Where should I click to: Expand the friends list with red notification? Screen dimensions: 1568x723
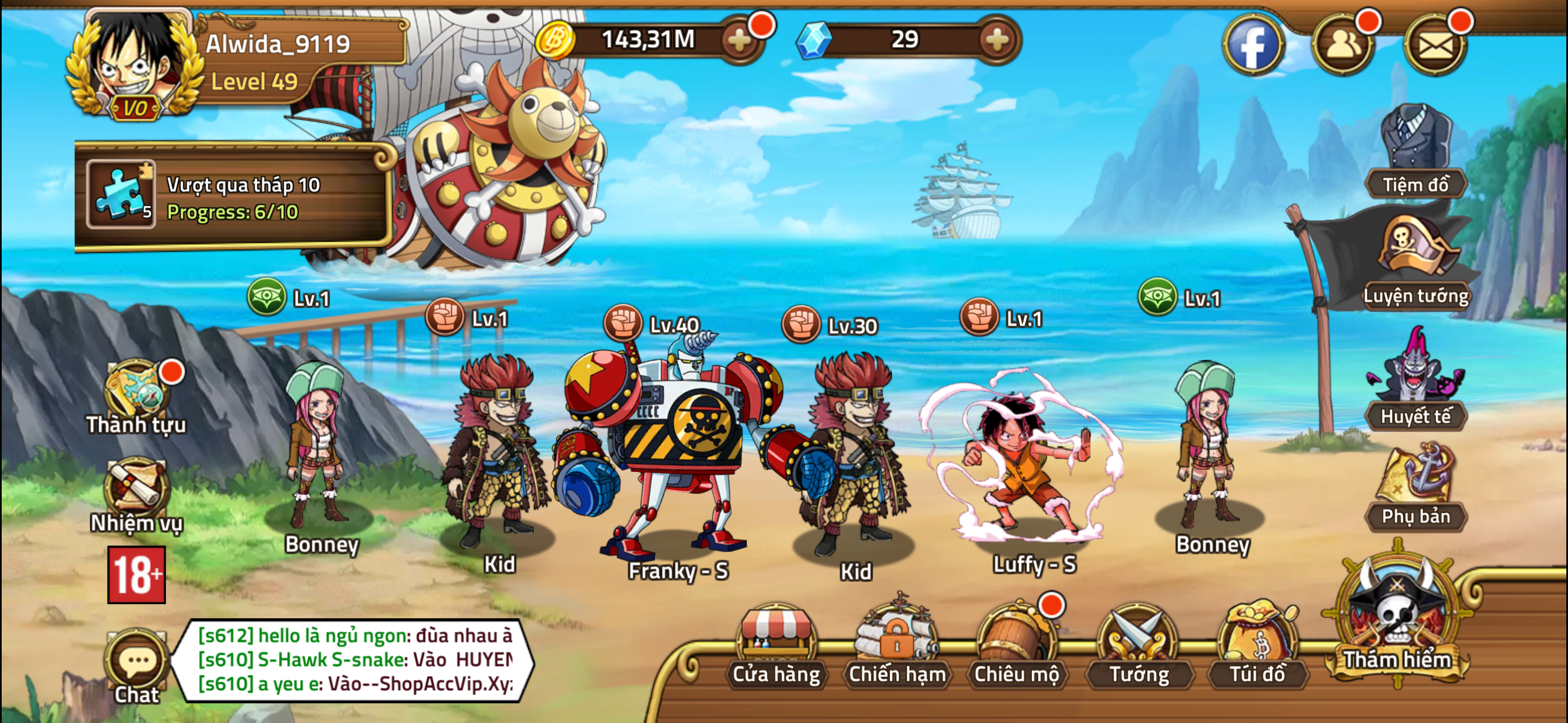click(x=1344, y=44)
